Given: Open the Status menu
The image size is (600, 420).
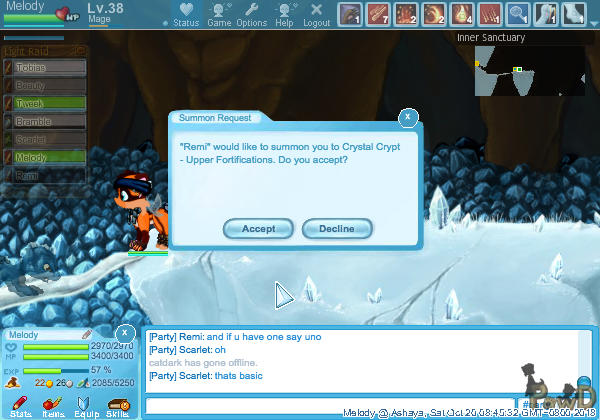Looking at the screenshot, I should coord(185,15).
